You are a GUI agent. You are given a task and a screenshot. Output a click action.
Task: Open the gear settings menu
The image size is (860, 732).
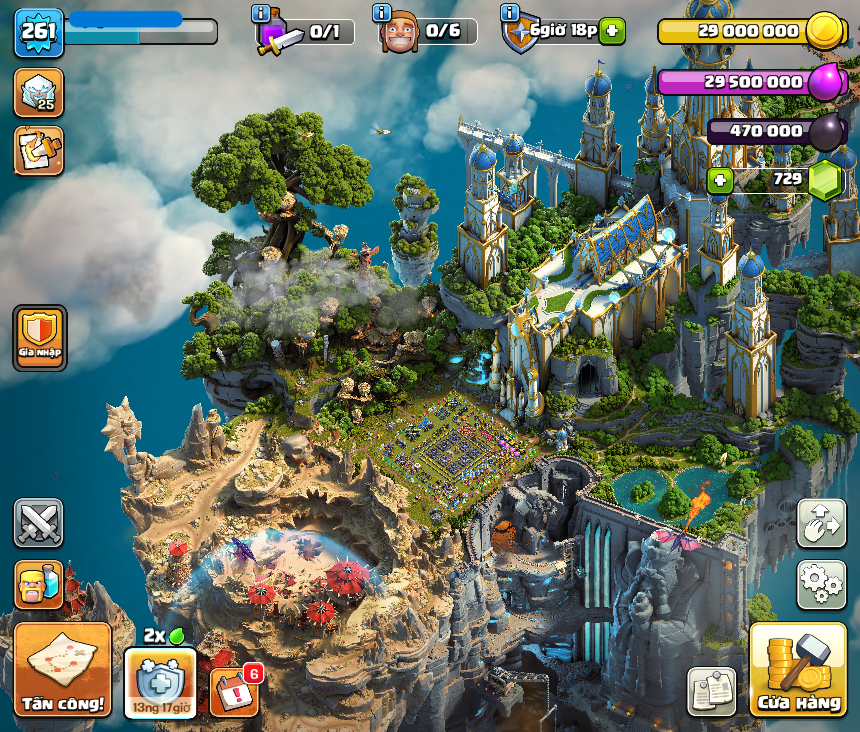click(821, 584)
